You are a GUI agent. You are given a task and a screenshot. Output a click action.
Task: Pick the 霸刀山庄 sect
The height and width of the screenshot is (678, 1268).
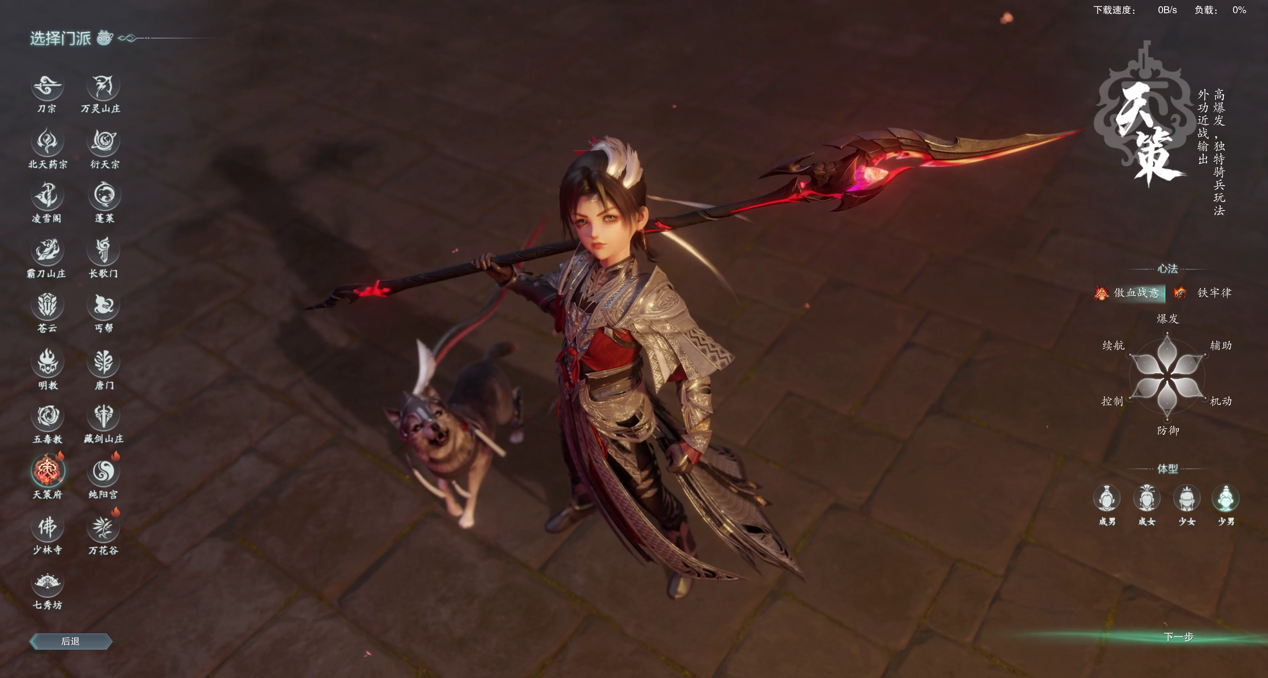coord(47,252)
